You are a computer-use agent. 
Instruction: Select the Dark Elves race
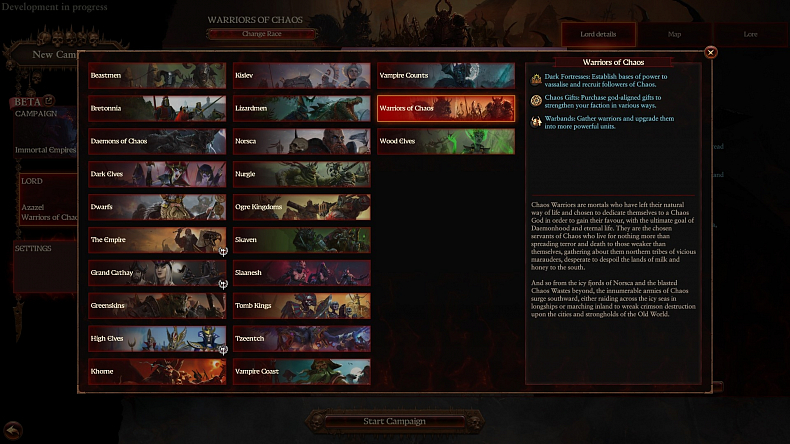click(x=157, y=174)
